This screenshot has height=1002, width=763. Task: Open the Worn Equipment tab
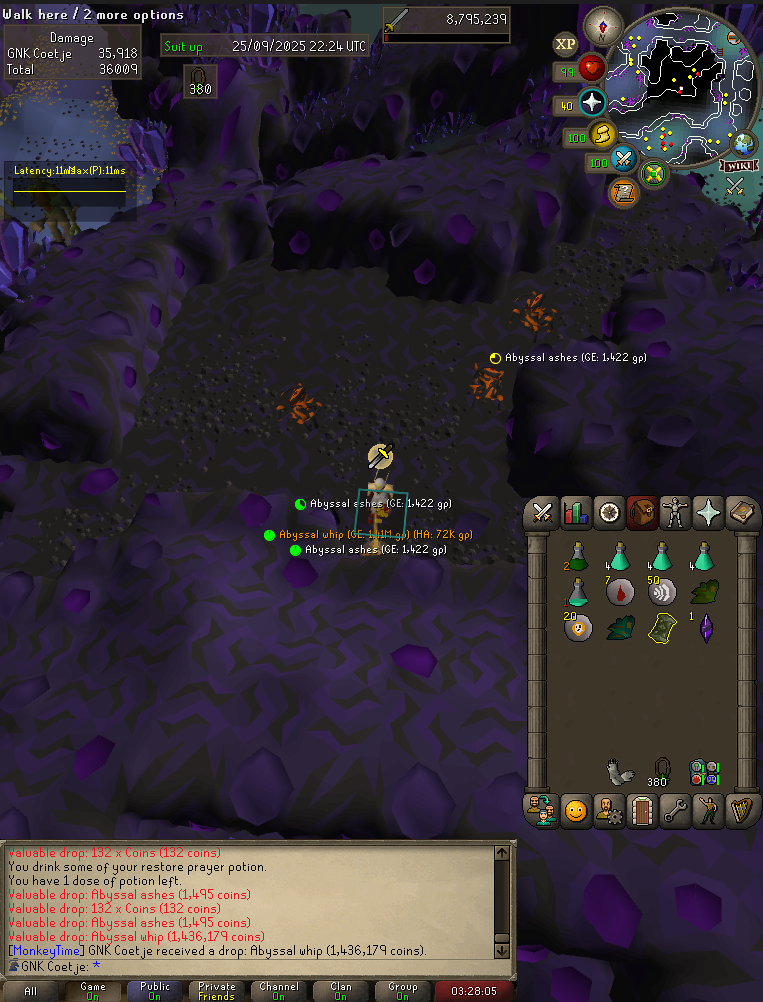(675, 513)
